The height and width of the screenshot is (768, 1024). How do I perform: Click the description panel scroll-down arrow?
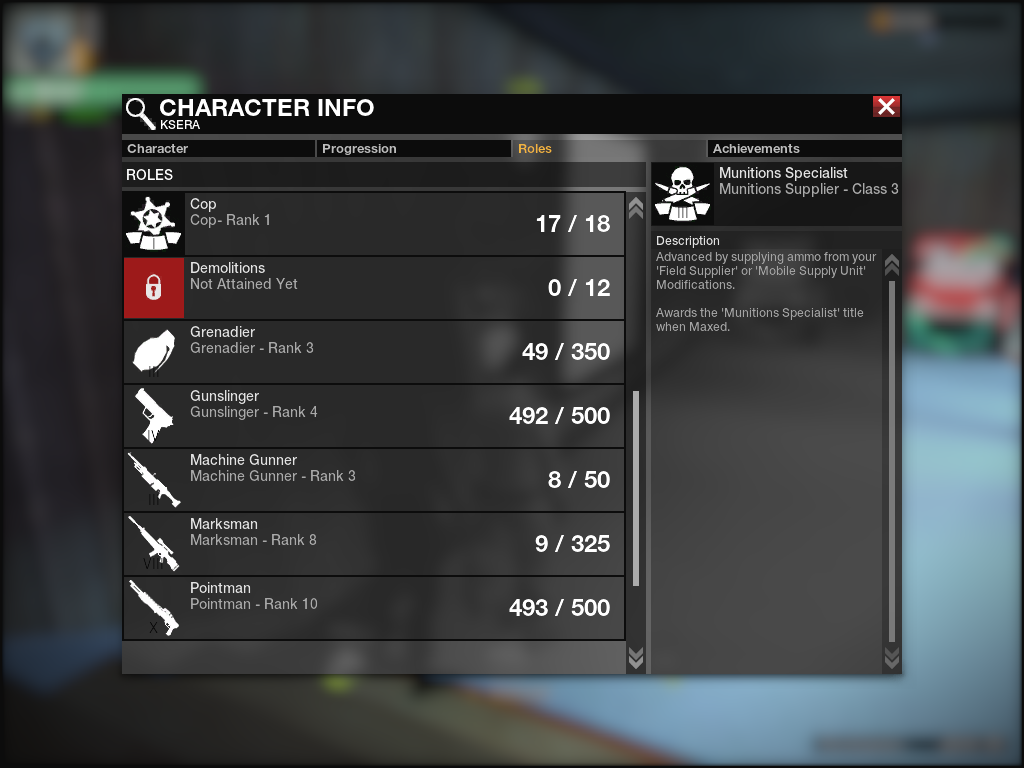(x=892, y=657)
